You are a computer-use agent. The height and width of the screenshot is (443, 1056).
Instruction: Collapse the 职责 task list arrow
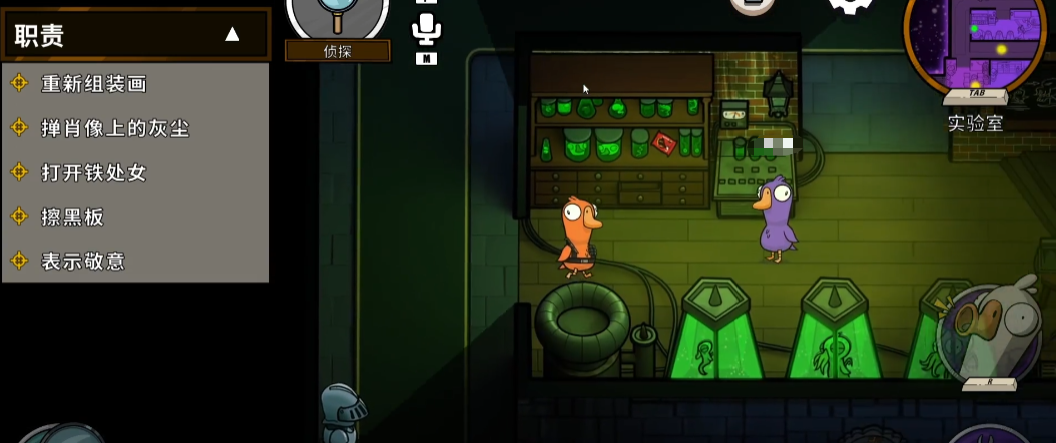pos(232,35)
